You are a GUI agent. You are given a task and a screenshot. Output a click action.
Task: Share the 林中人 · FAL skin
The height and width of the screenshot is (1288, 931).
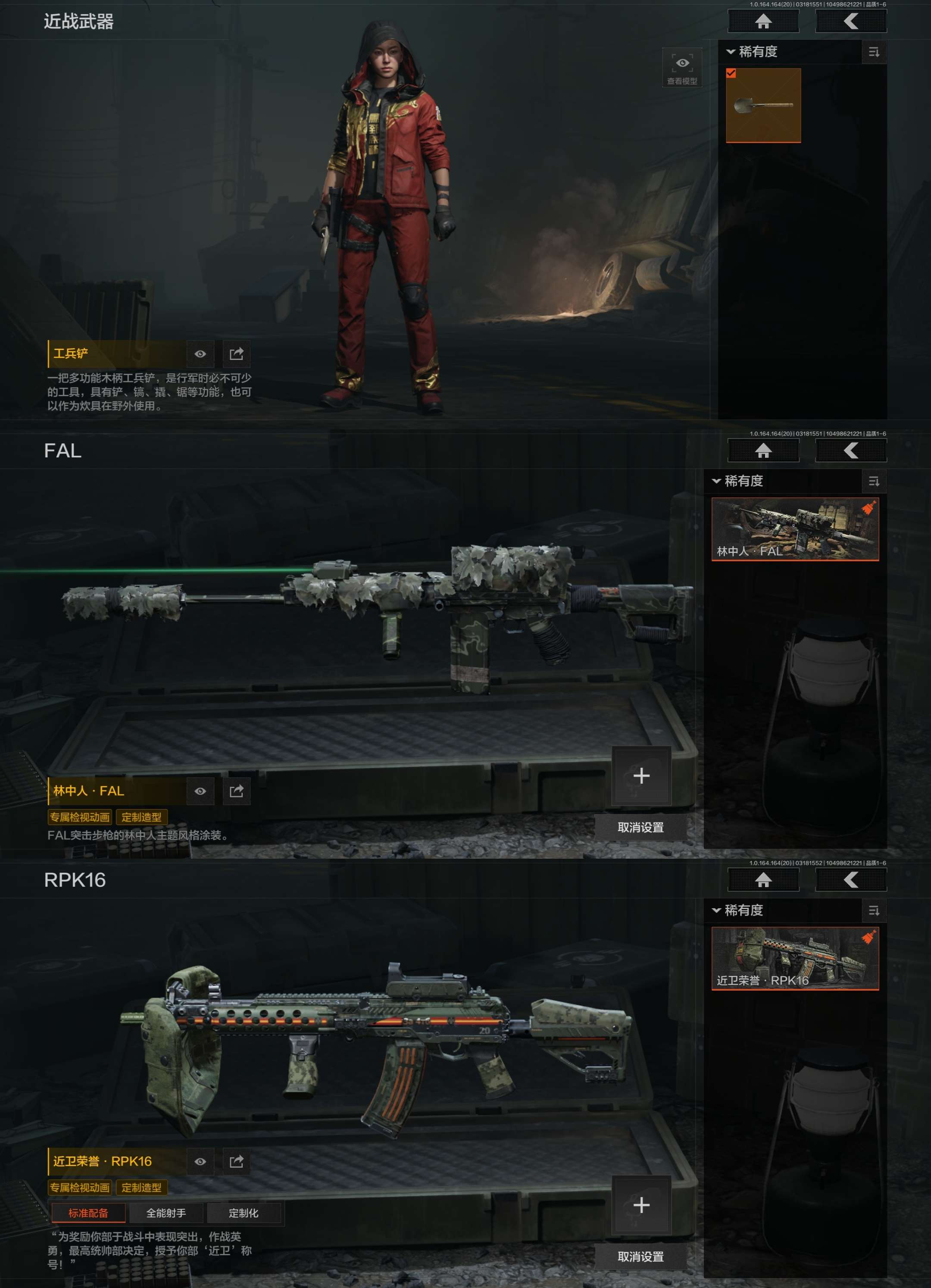coord(236,791)
